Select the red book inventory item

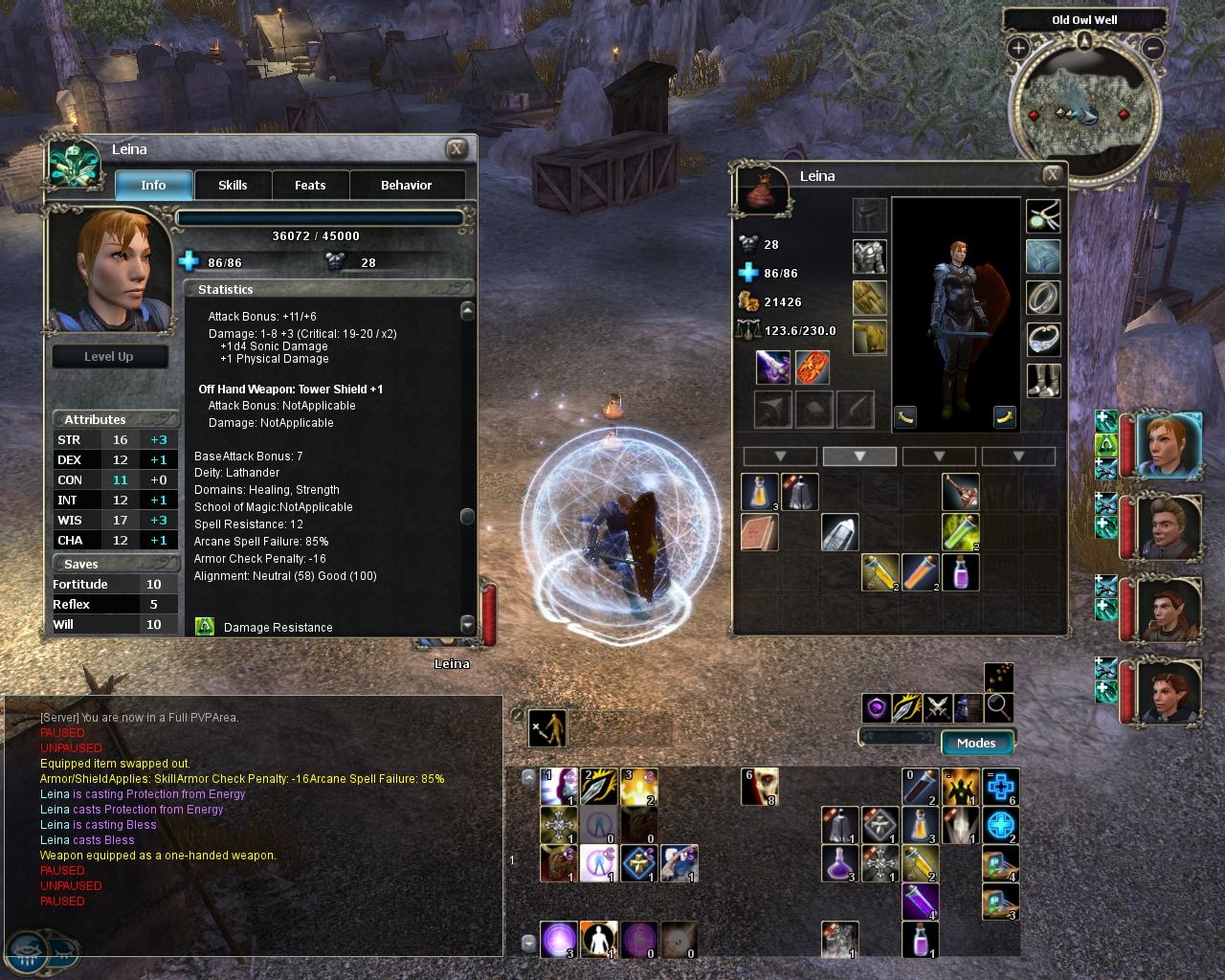click(759, 532)
